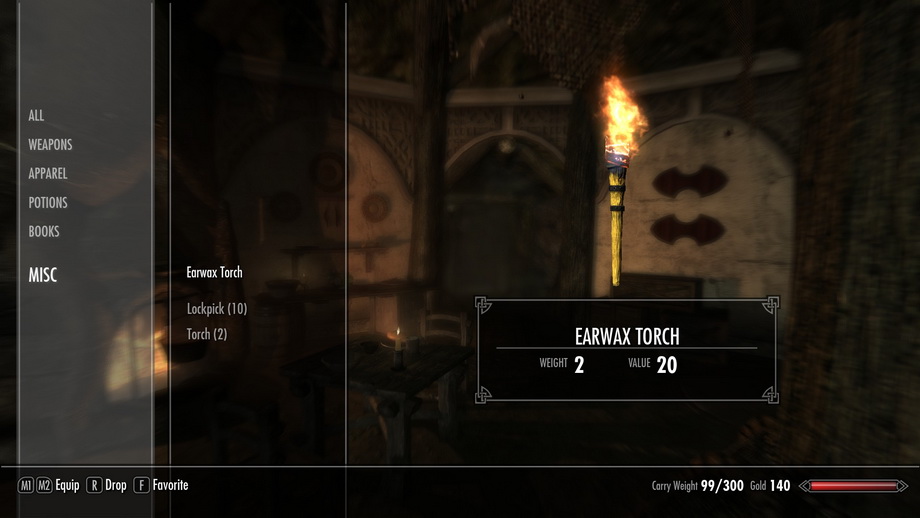
Task: Switch to the Books category
Action: [x=44, y=232]
